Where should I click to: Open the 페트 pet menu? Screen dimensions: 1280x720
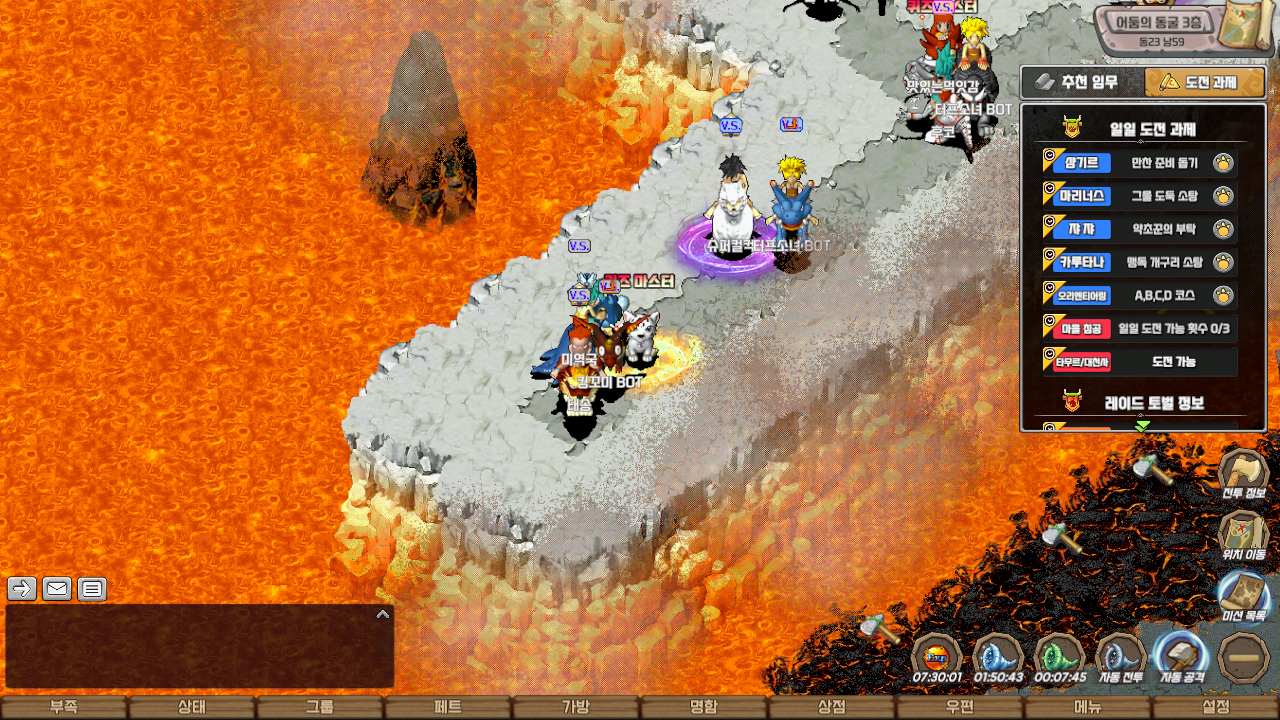click(447, 707)
